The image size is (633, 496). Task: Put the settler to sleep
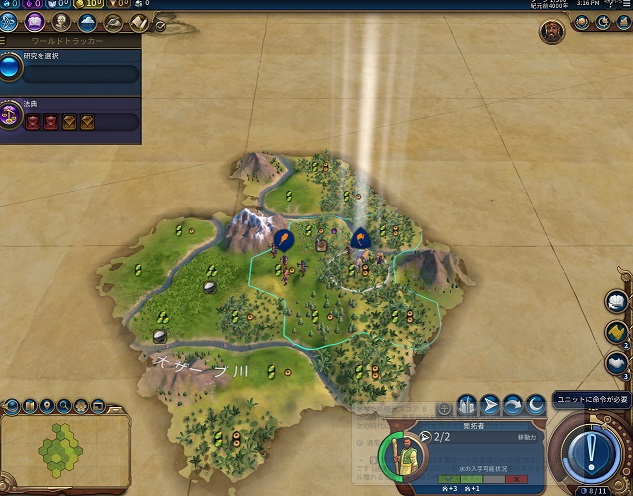535,405
